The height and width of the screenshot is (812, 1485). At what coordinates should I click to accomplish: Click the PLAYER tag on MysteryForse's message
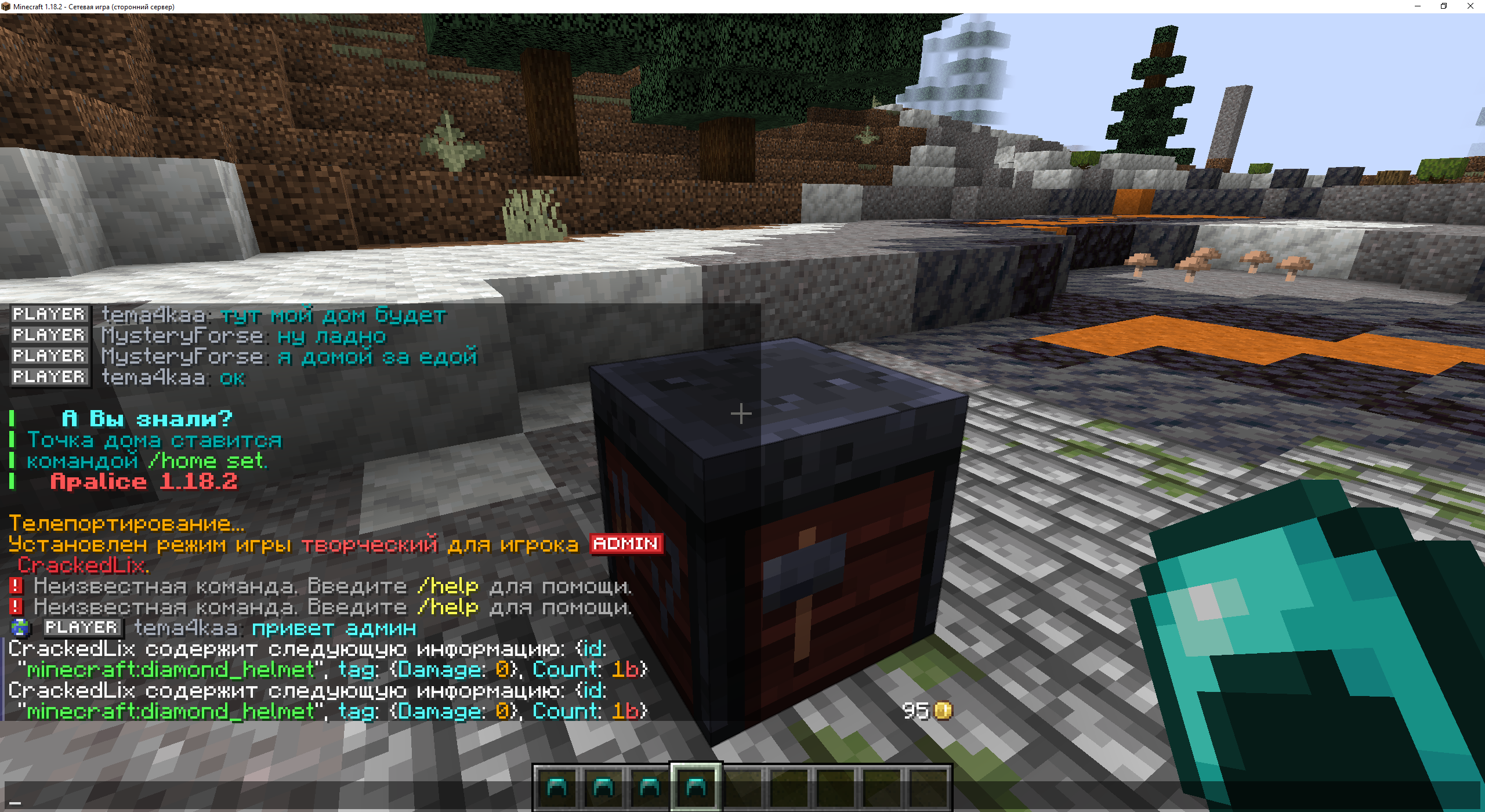point(49,335)
